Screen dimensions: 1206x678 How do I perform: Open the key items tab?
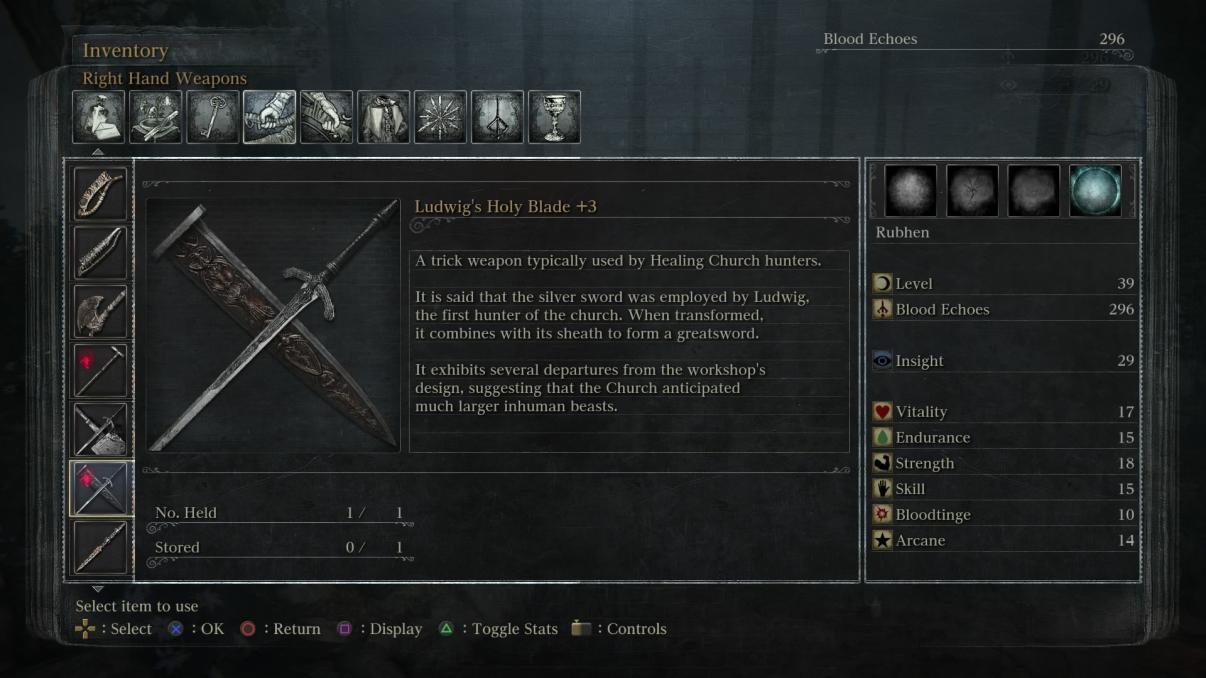coord(212,117)
